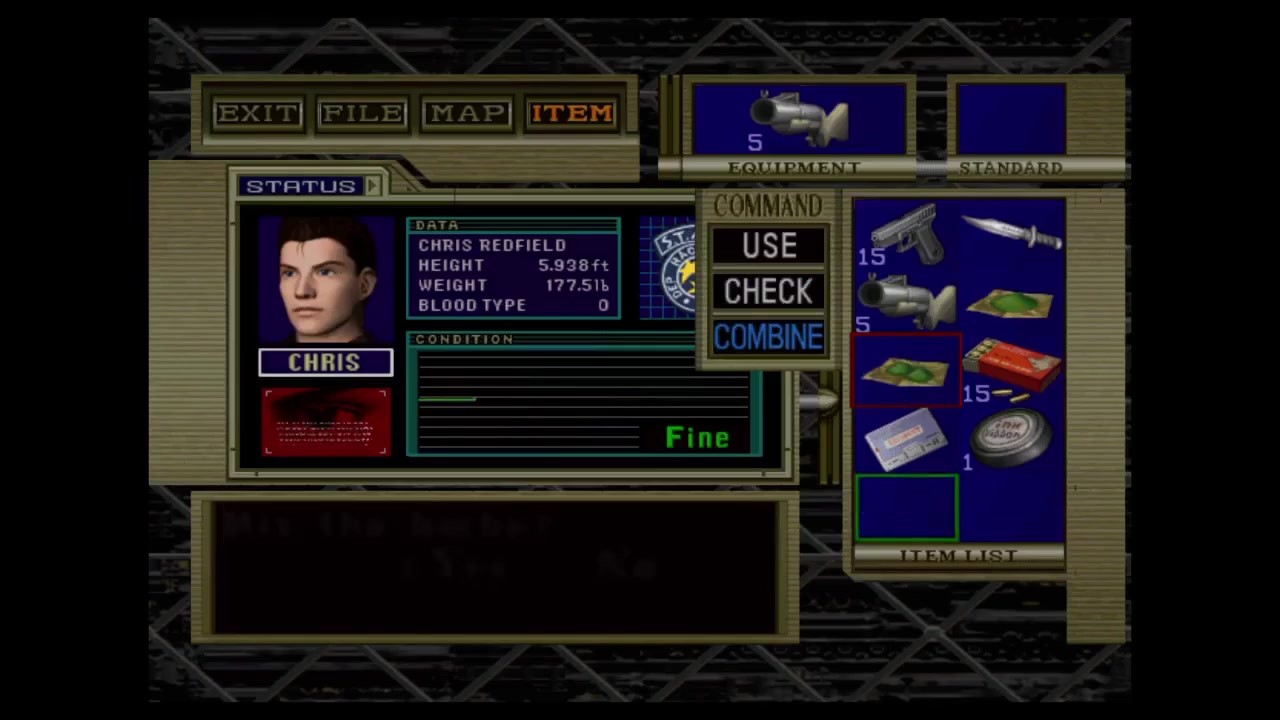The width and height of the screenshot is (1280, 720).
Task: Choose the green herb beside the grenade launcher
Action: tap(1012, 302)
